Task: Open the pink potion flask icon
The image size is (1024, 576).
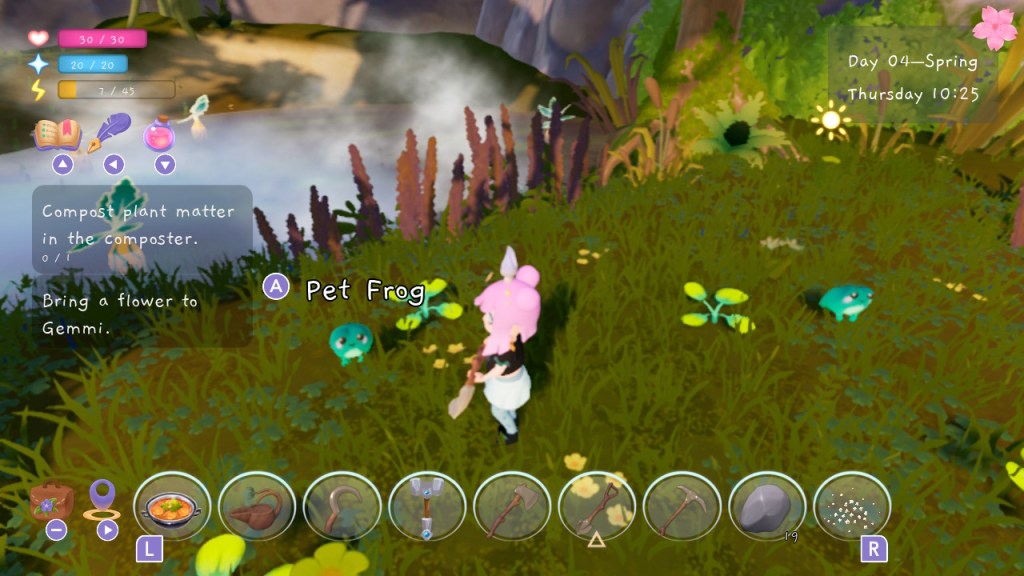Action: click(161, 134)
